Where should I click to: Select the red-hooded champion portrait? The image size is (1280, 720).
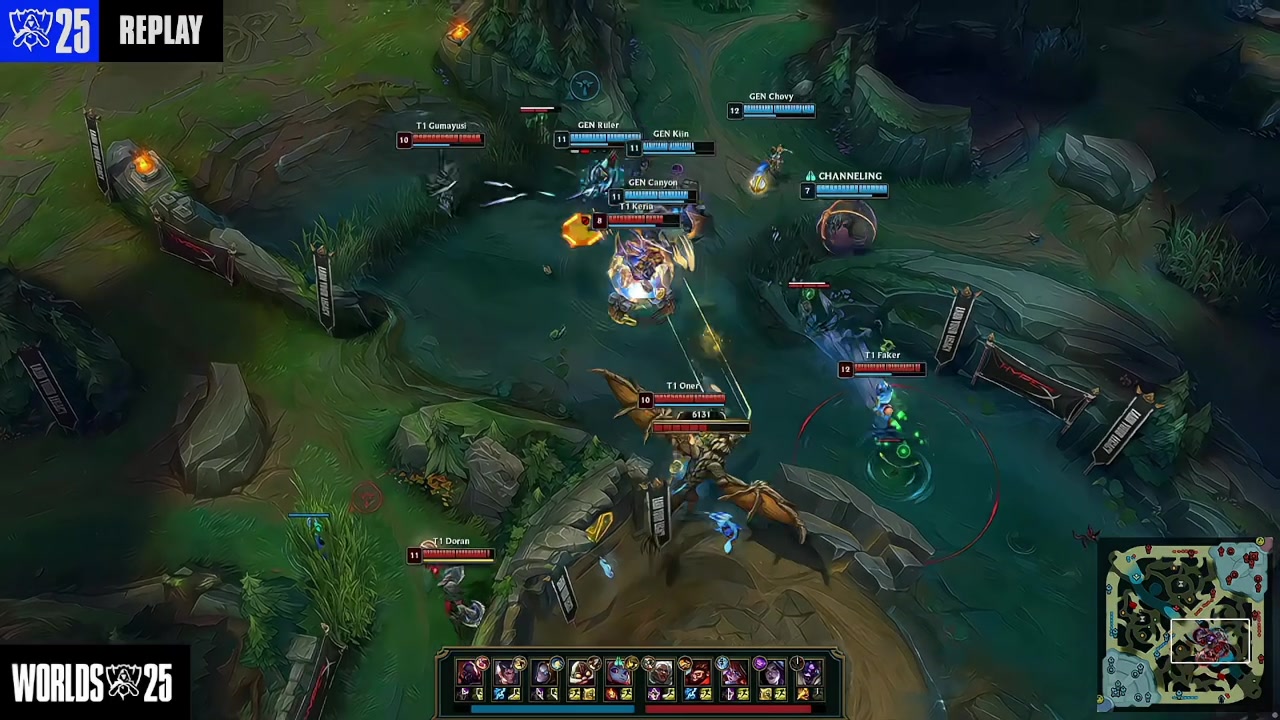coord(469,673)
